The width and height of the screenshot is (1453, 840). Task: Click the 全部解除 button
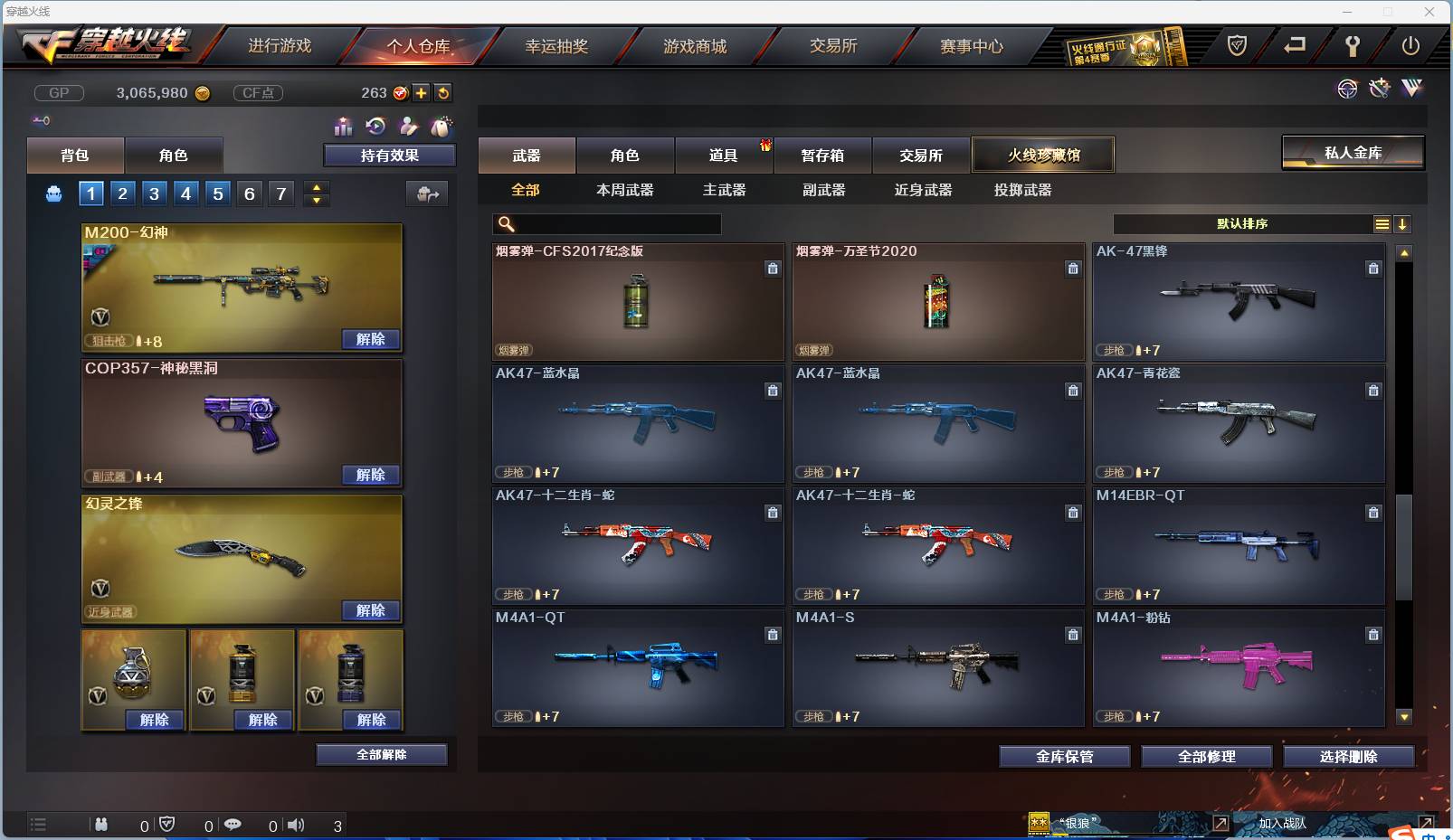coord(381,754)
